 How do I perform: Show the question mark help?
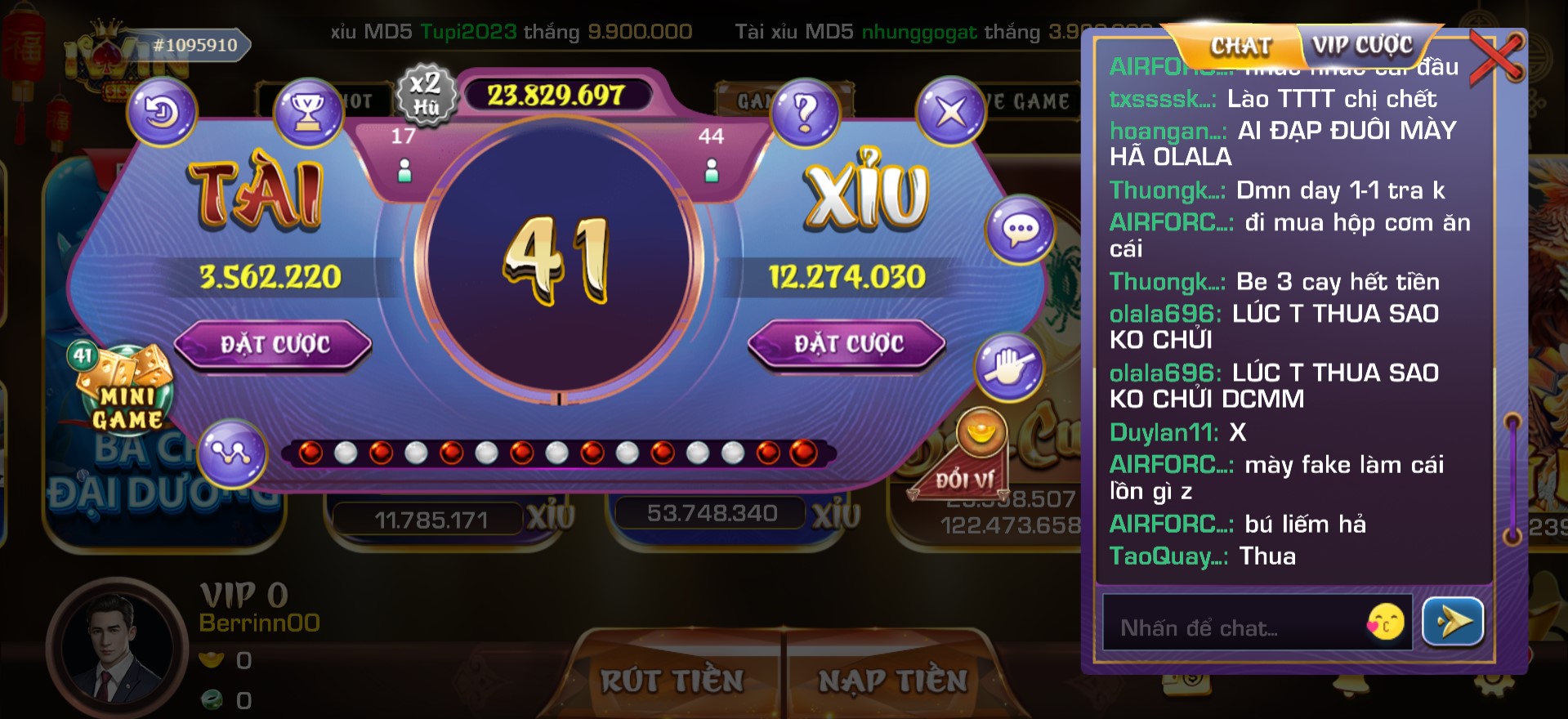pyautogui.click(x=805, y=112)
